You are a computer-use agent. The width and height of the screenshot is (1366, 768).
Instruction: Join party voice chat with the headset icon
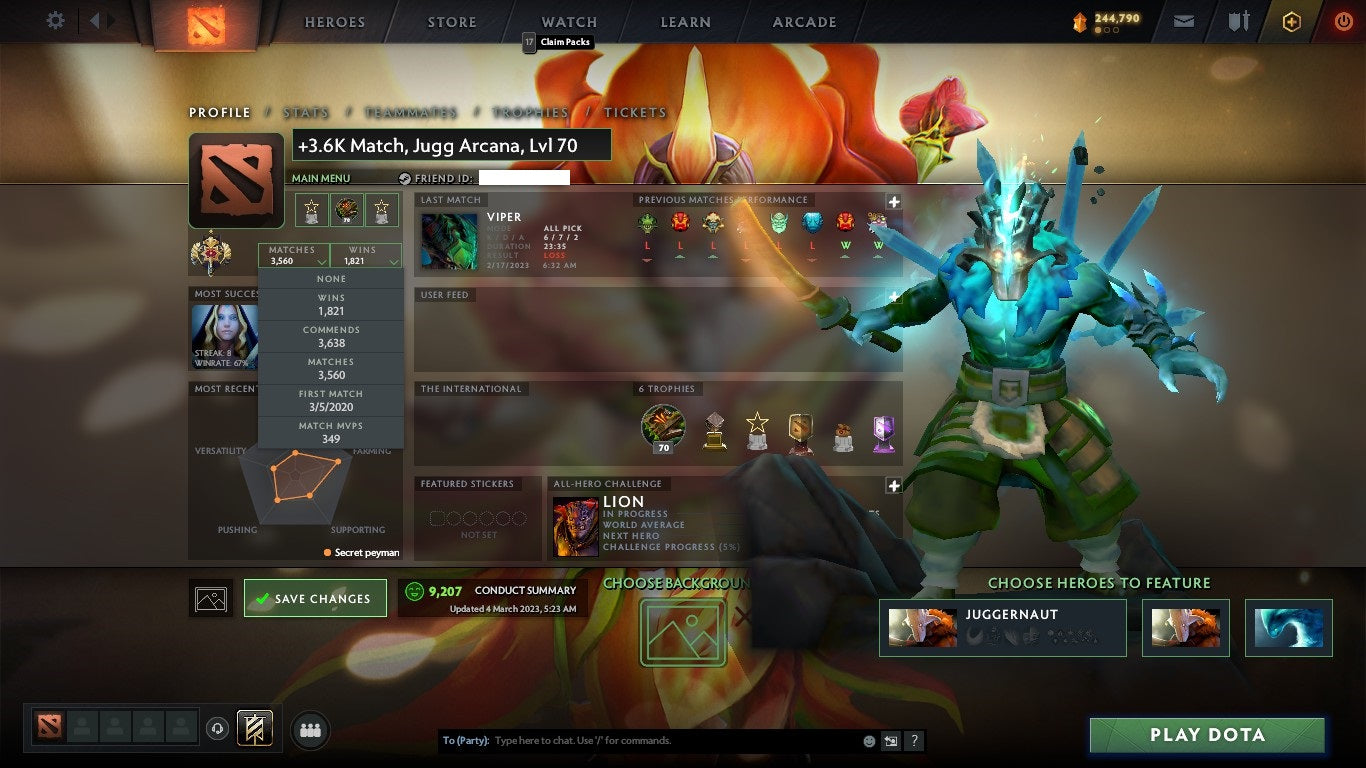pos(217,728)
